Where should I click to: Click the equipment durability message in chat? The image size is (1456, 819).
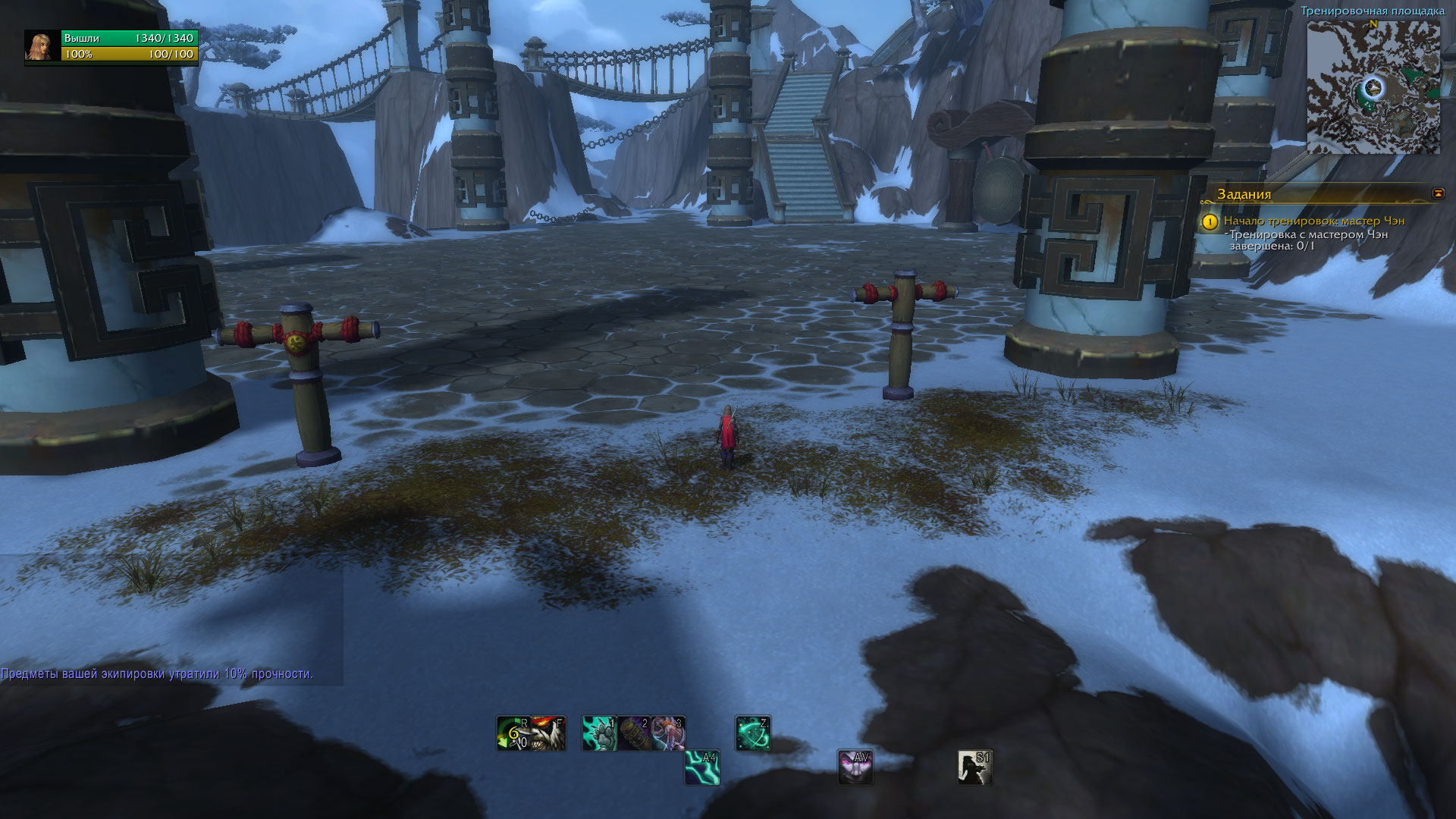click(157, 673)
